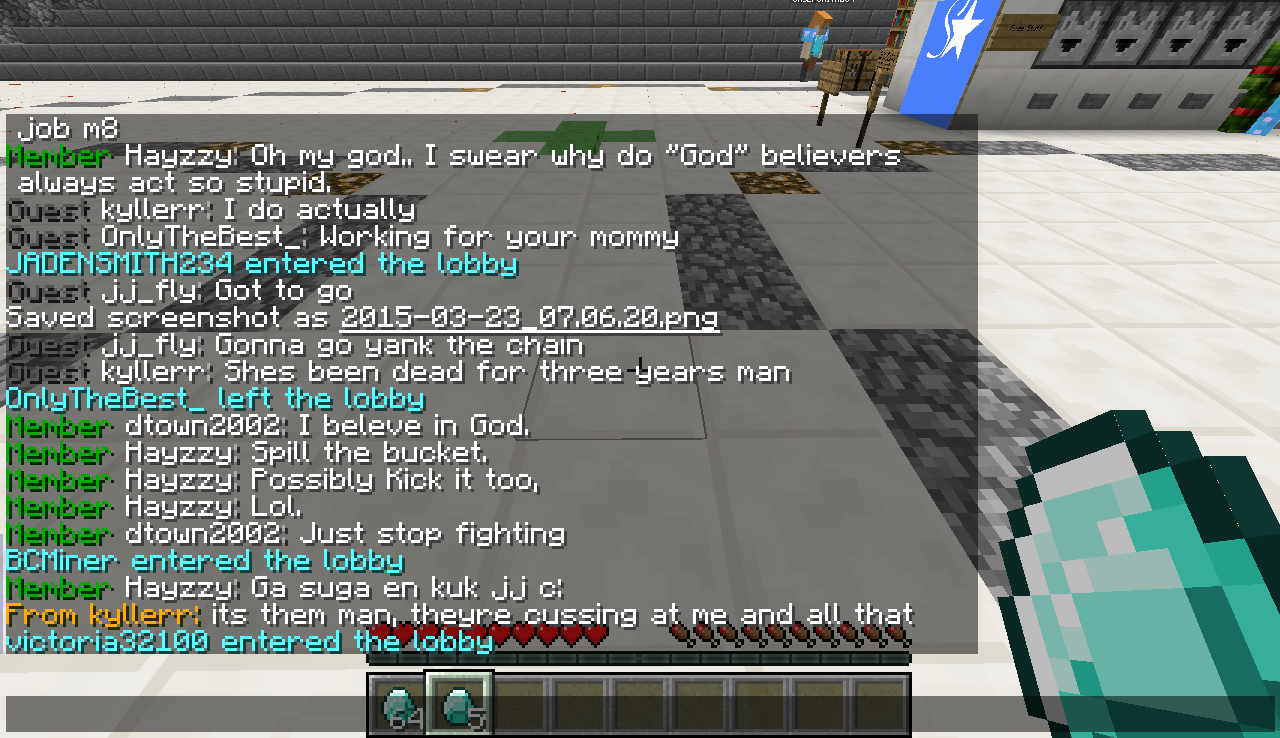
Task: Click the chat text entry bar
Action: pyautogui.click(x=640, y=712)
